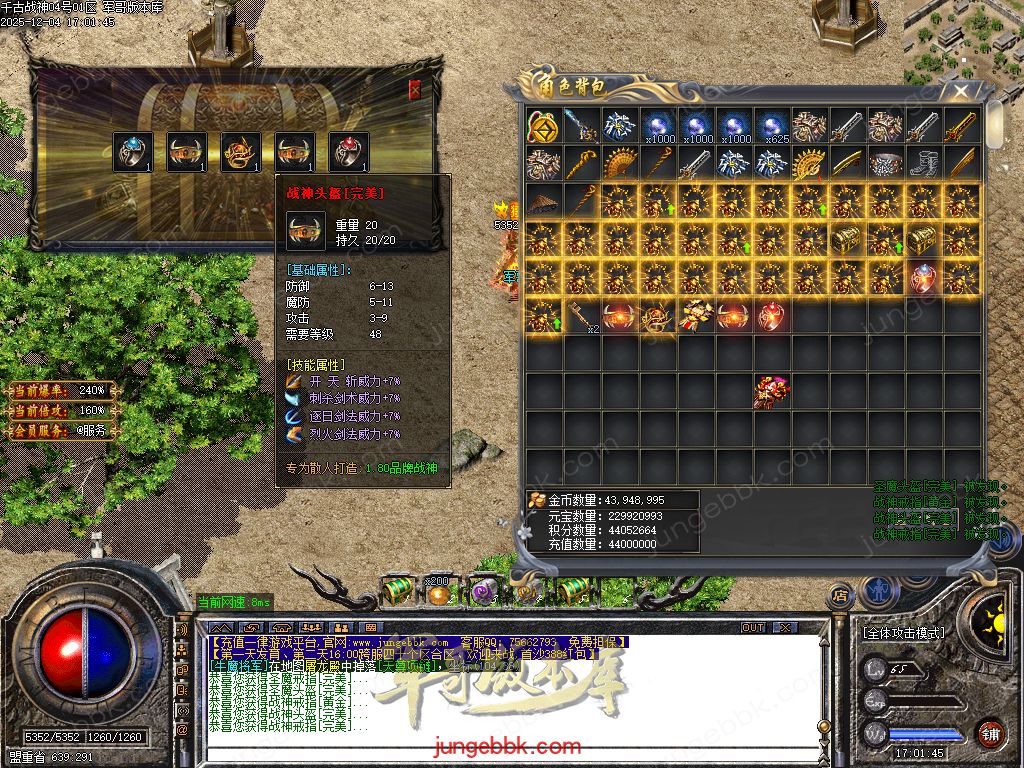Click the OUT button on the chat panel

[753, 628]
